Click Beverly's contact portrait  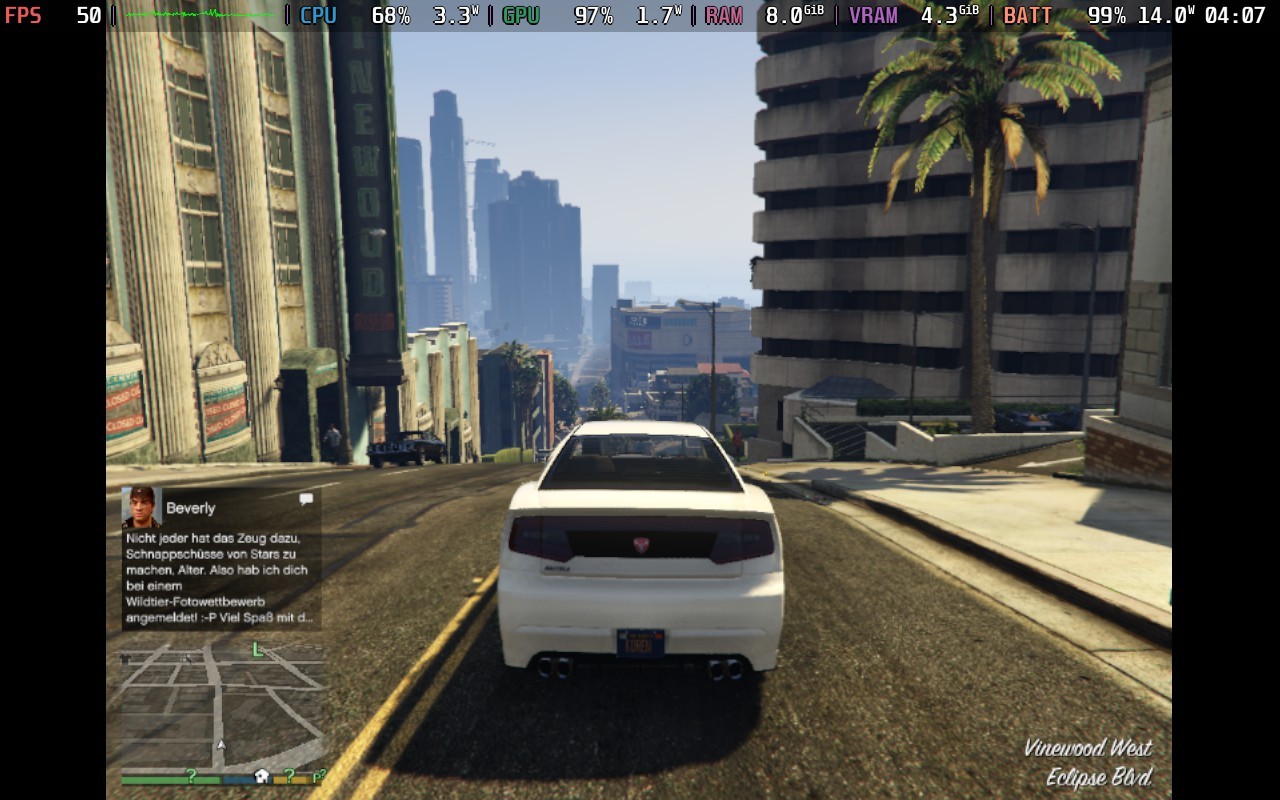(x=141, y=507)
